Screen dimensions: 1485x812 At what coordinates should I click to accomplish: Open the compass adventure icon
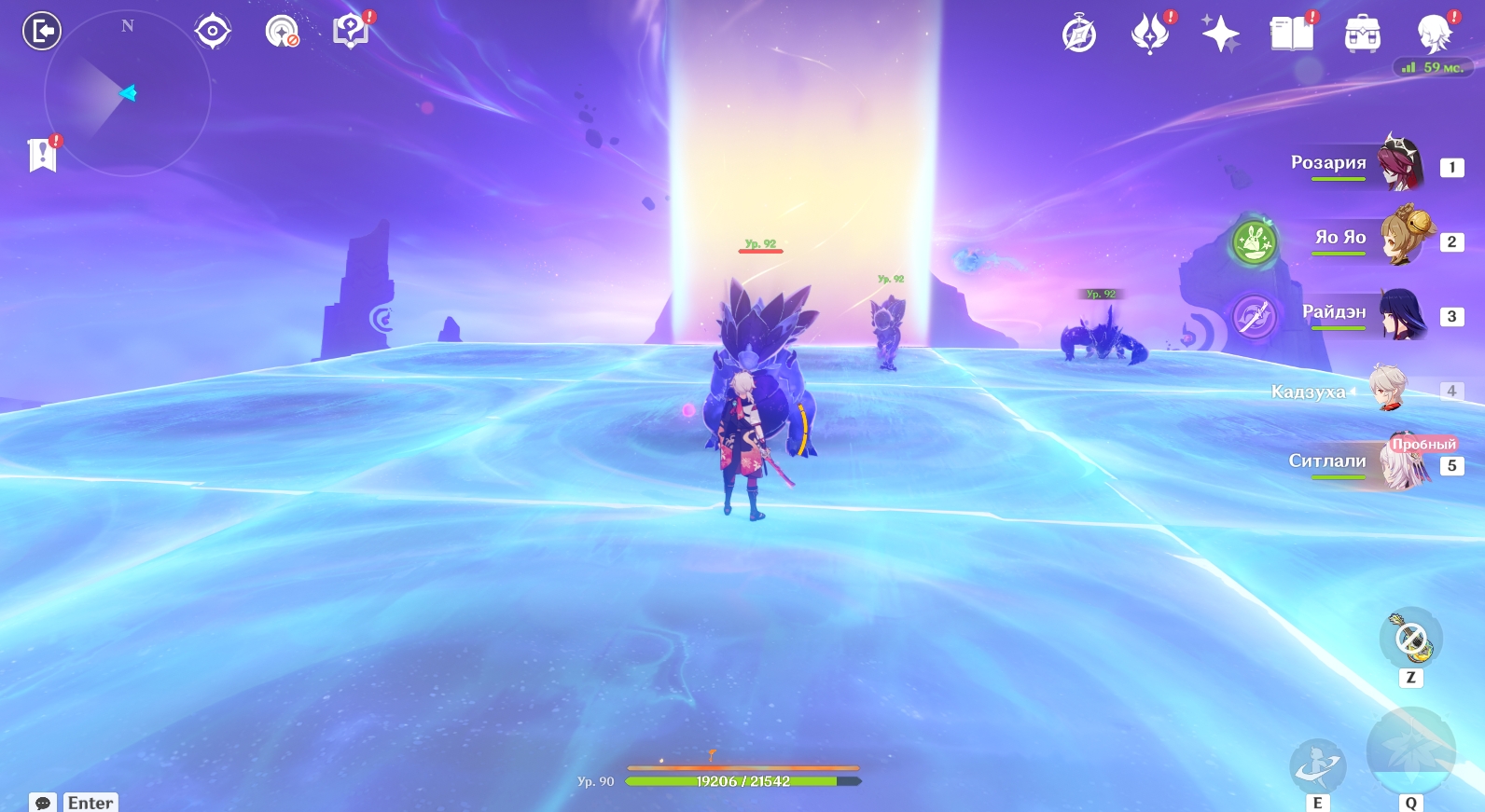1079,35
